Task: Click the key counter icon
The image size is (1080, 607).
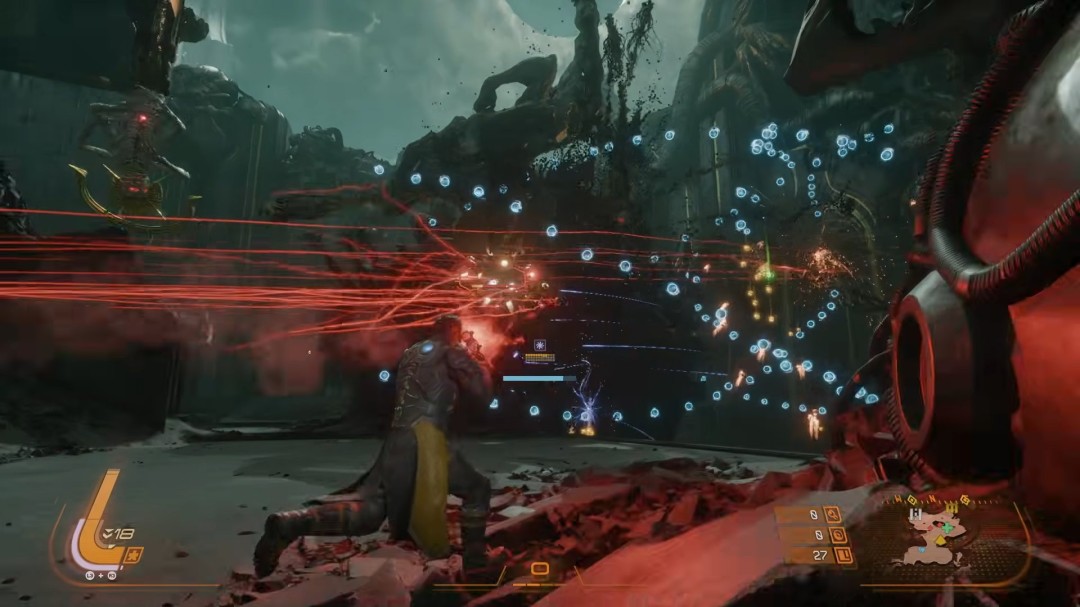Action: coord(832,516)
